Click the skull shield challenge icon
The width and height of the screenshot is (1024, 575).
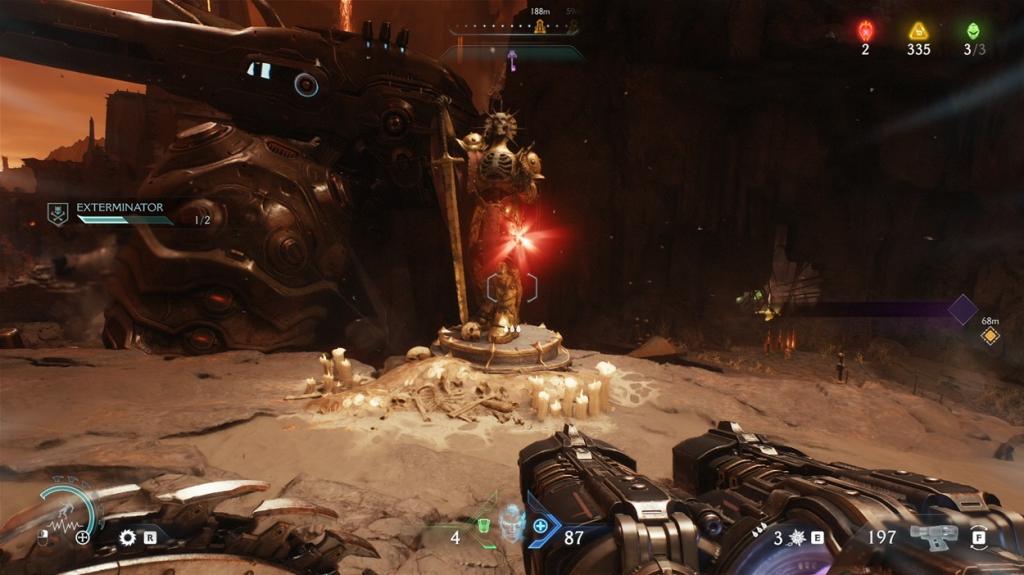[59, 213]
